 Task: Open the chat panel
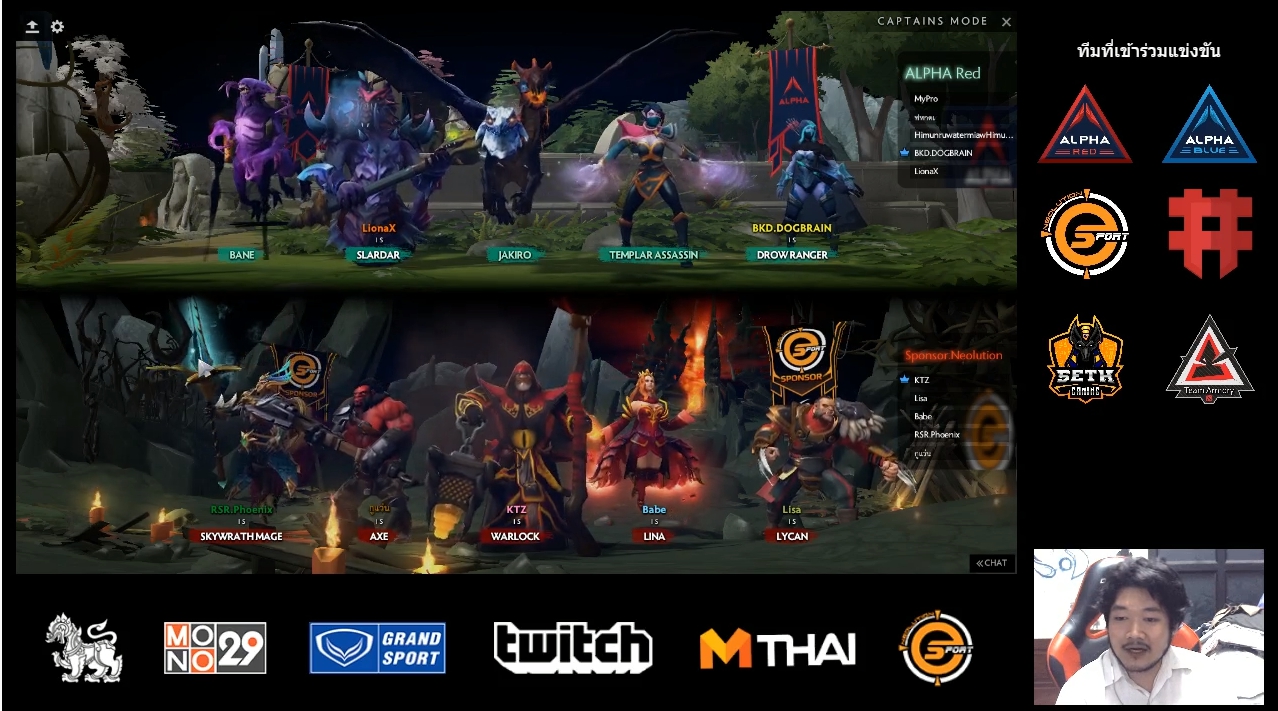(x=992, y=563)
